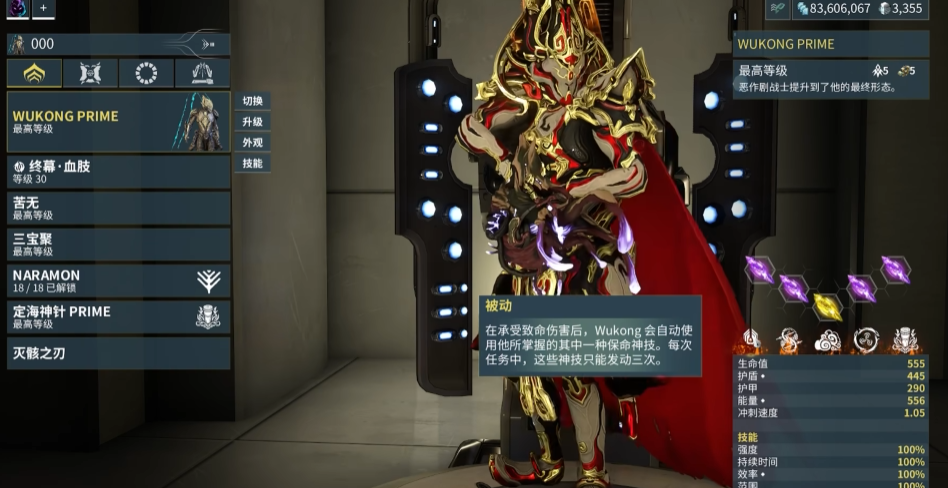Choose the 苦无 secondary weapon slot
This screenshot has height=488, width=948.
119,208
